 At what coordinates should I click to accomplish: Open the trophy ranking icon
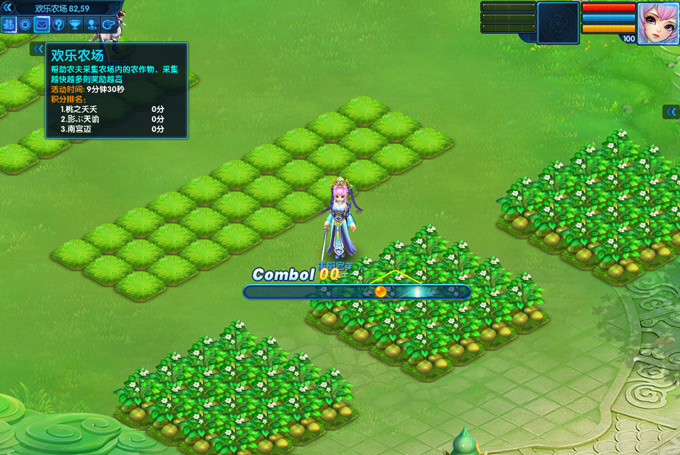[x=75, y=23]
